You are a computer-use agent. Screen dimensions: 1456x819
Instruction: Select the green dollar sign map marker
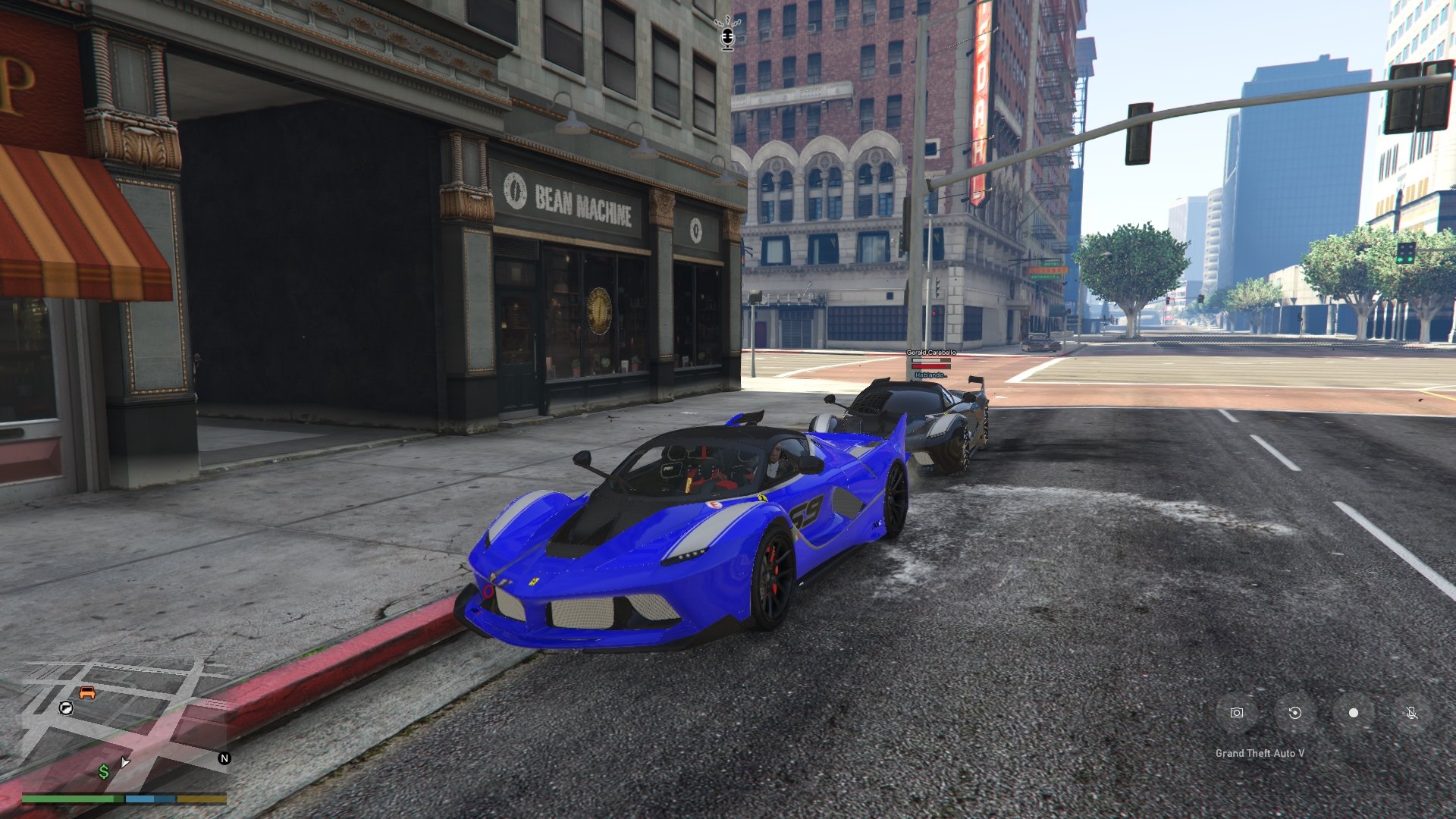click(104, 772)
